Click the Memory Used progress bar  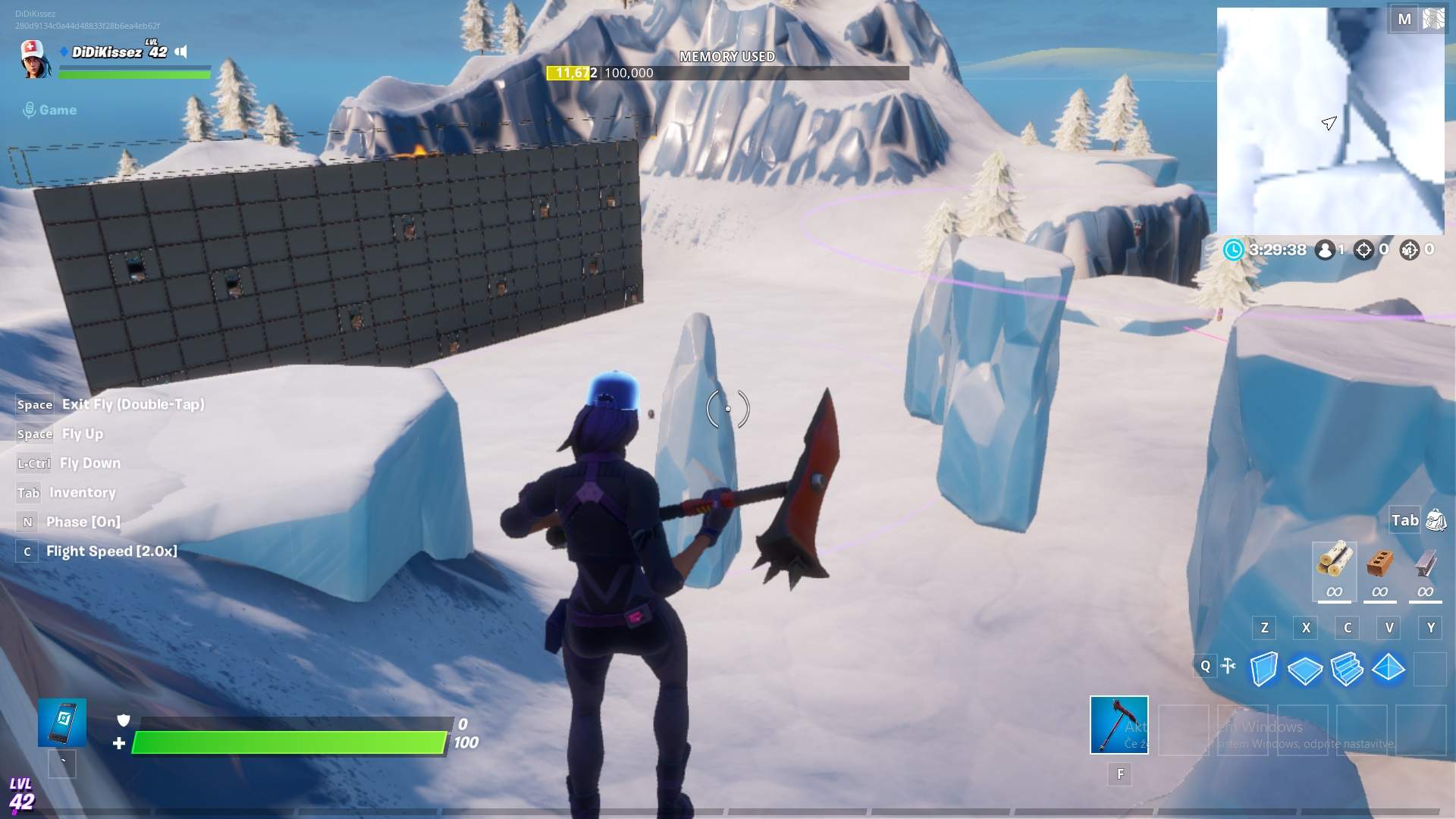click(726, 73)
